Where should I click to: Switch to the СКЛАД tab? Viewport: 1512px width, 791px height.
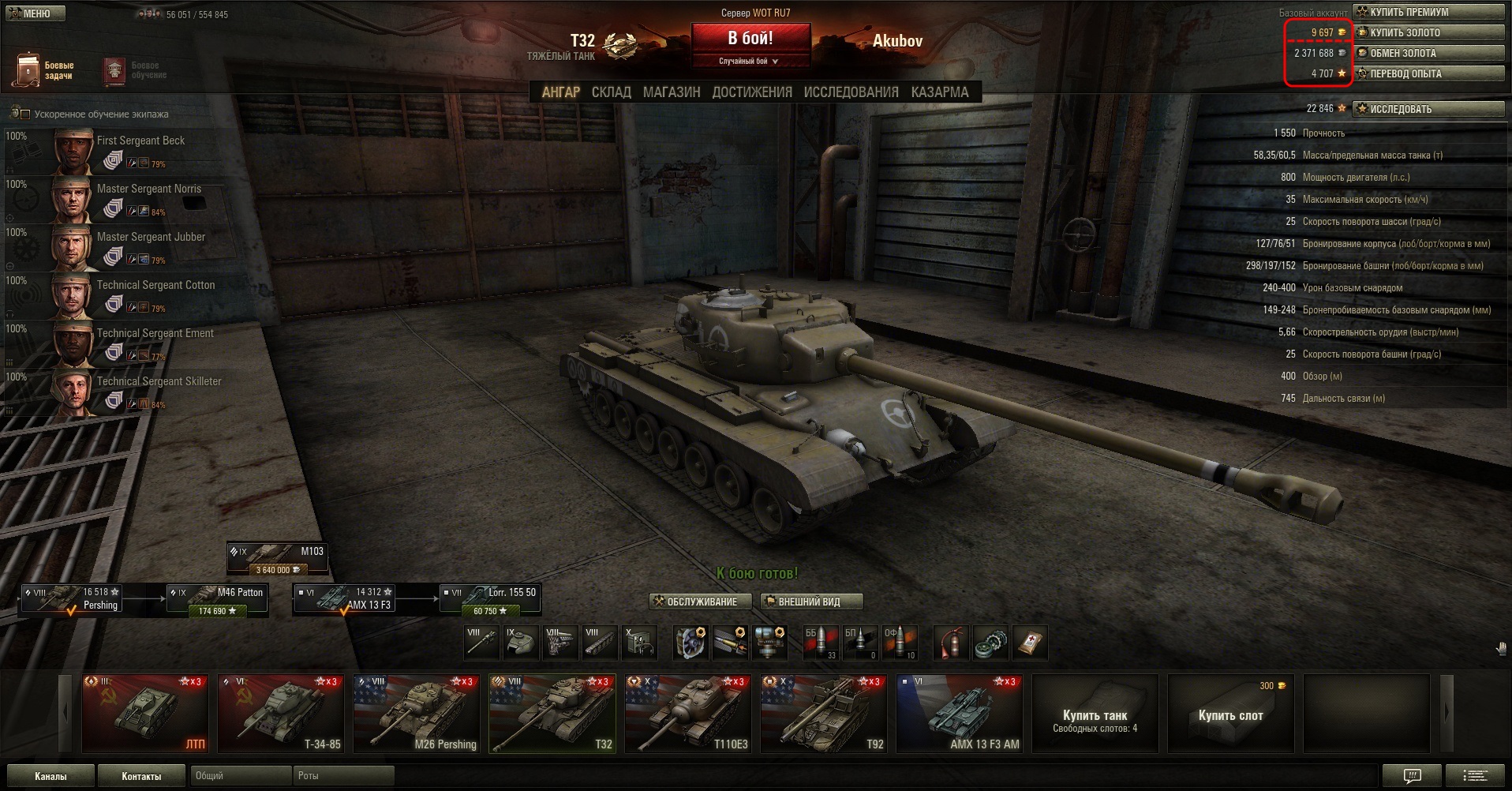point(611,92)
